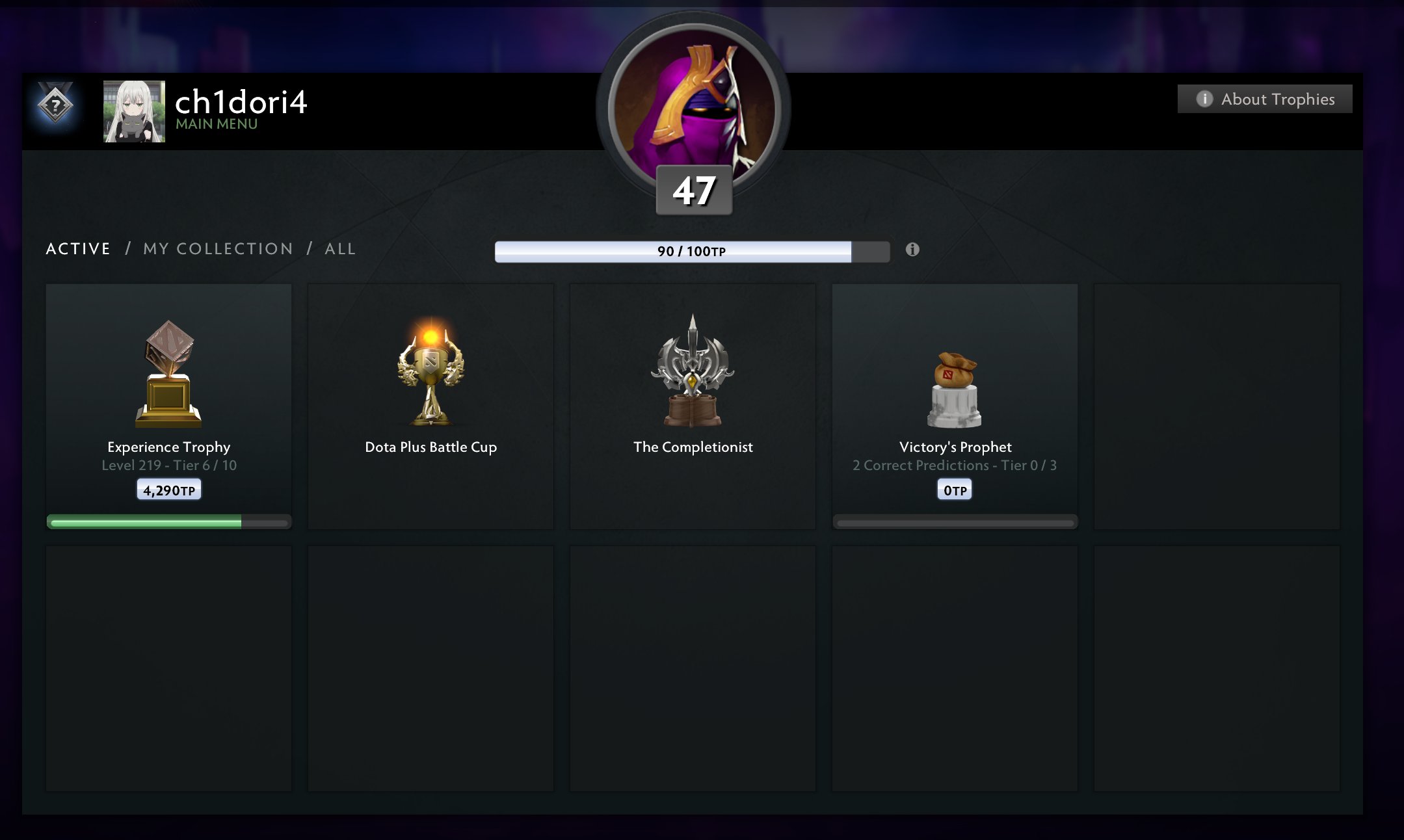The image size is (1404, 840).
Task: Click the info icon beside the TP bar
Action: point(912,250)
